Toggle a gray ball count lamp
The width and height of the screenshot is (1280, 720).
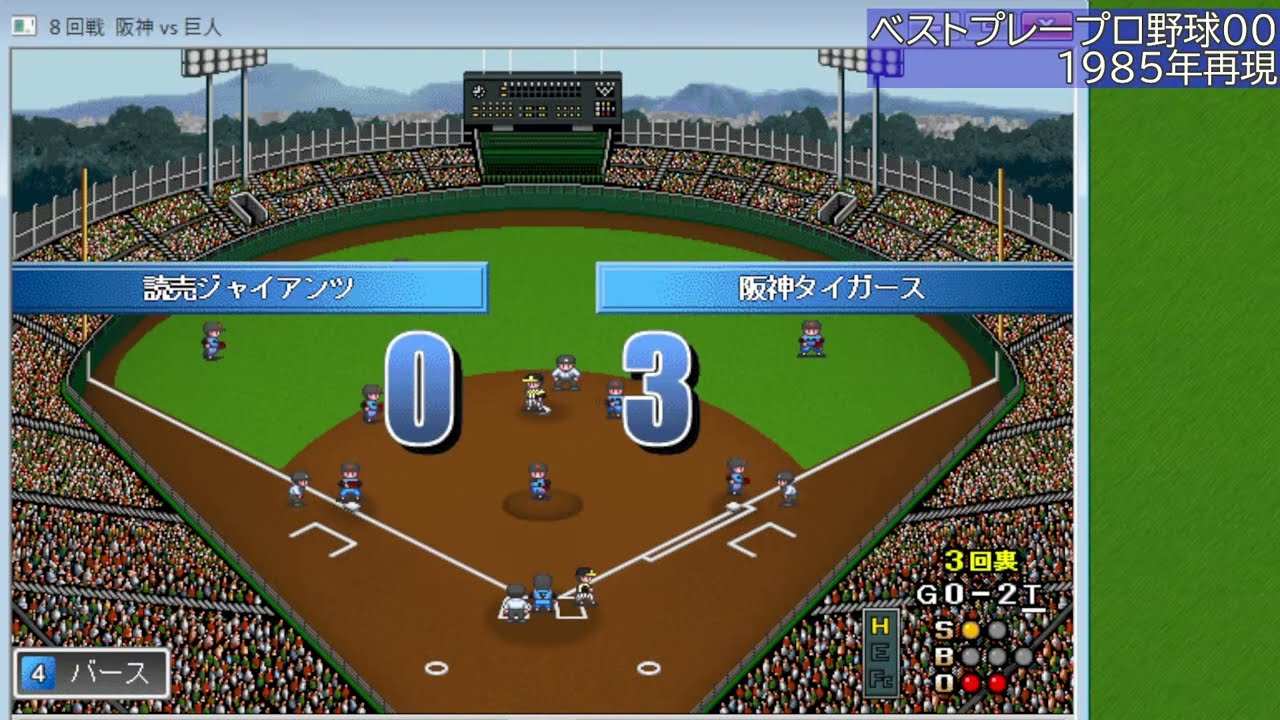[969, 656]
